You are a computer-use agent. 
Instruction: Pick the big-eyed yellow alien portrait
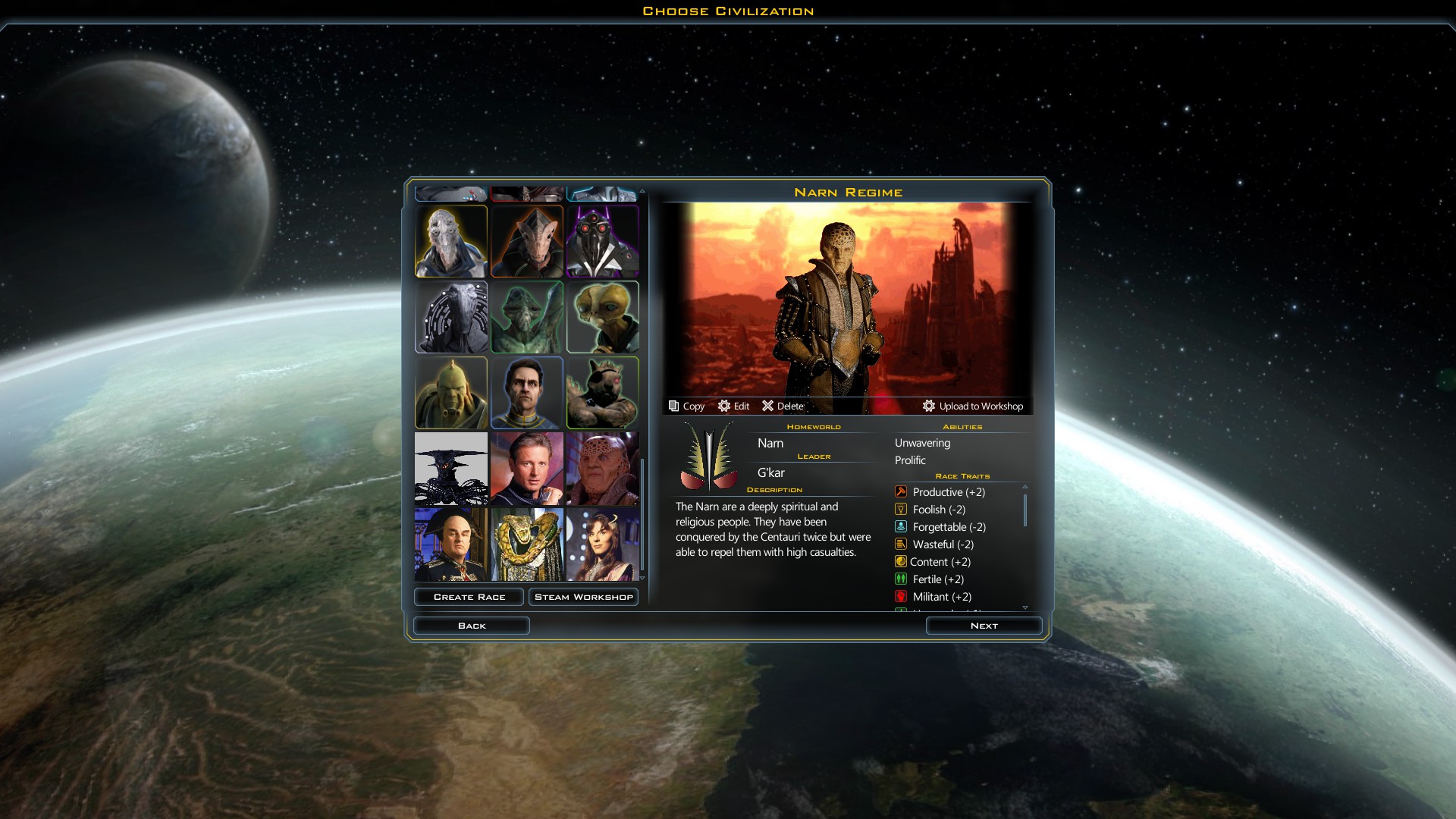point(603,317)
